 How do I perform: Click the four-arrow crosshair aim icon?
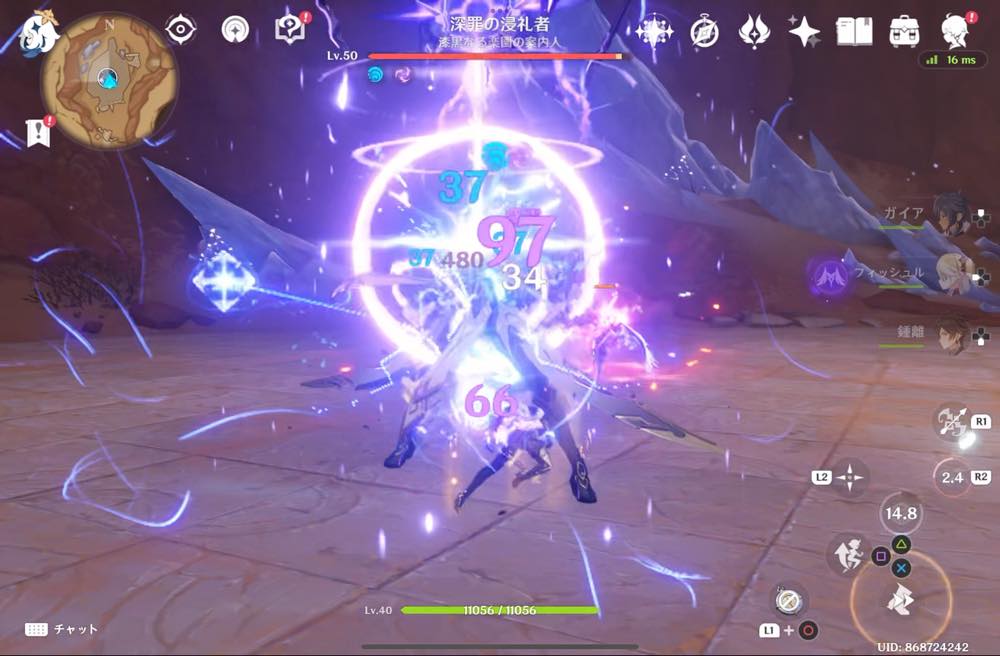(849, 477)
